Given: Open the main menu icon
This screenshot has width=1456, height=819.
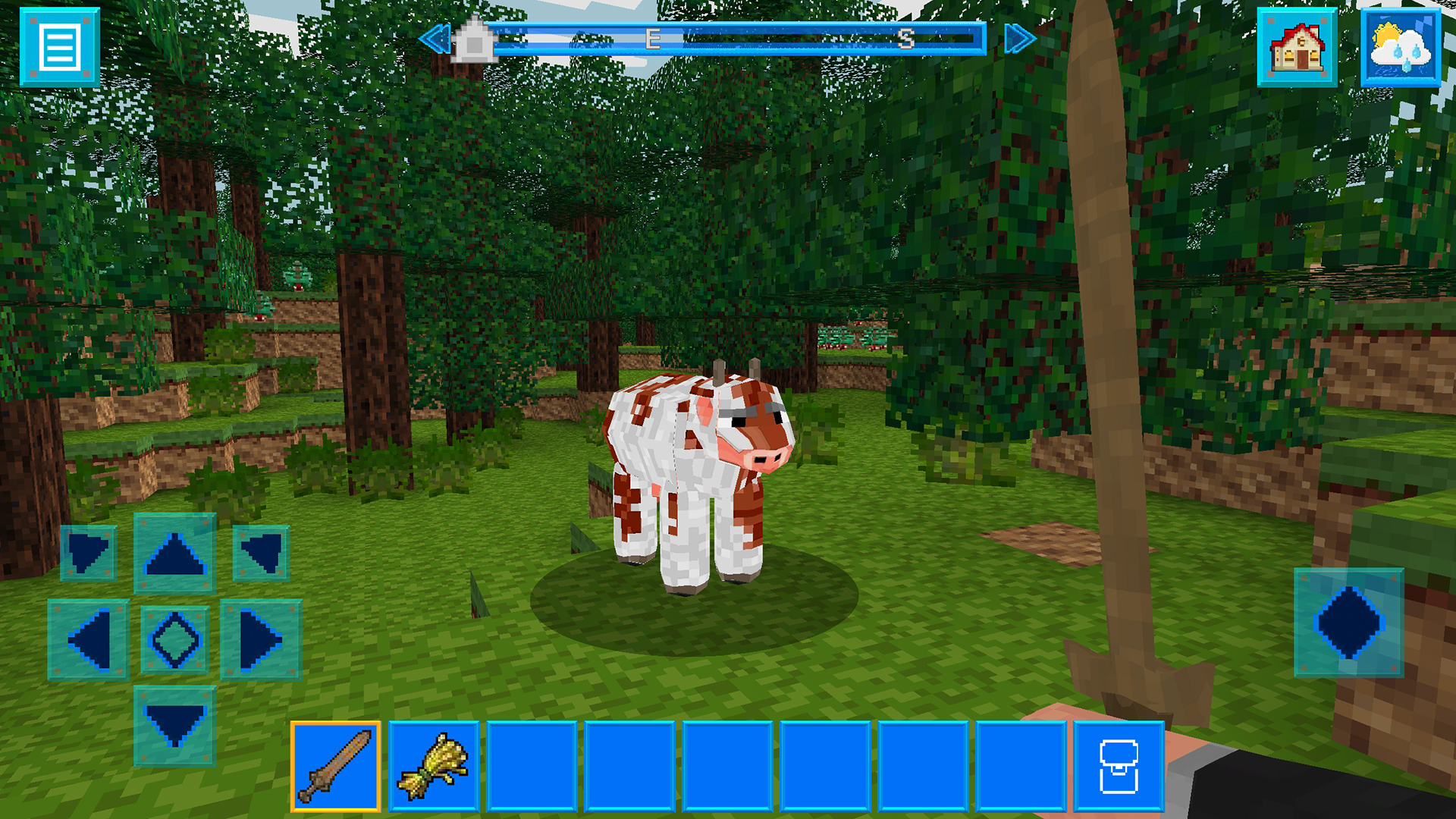Looking at the screenshot, I should (x=61, y=45).
